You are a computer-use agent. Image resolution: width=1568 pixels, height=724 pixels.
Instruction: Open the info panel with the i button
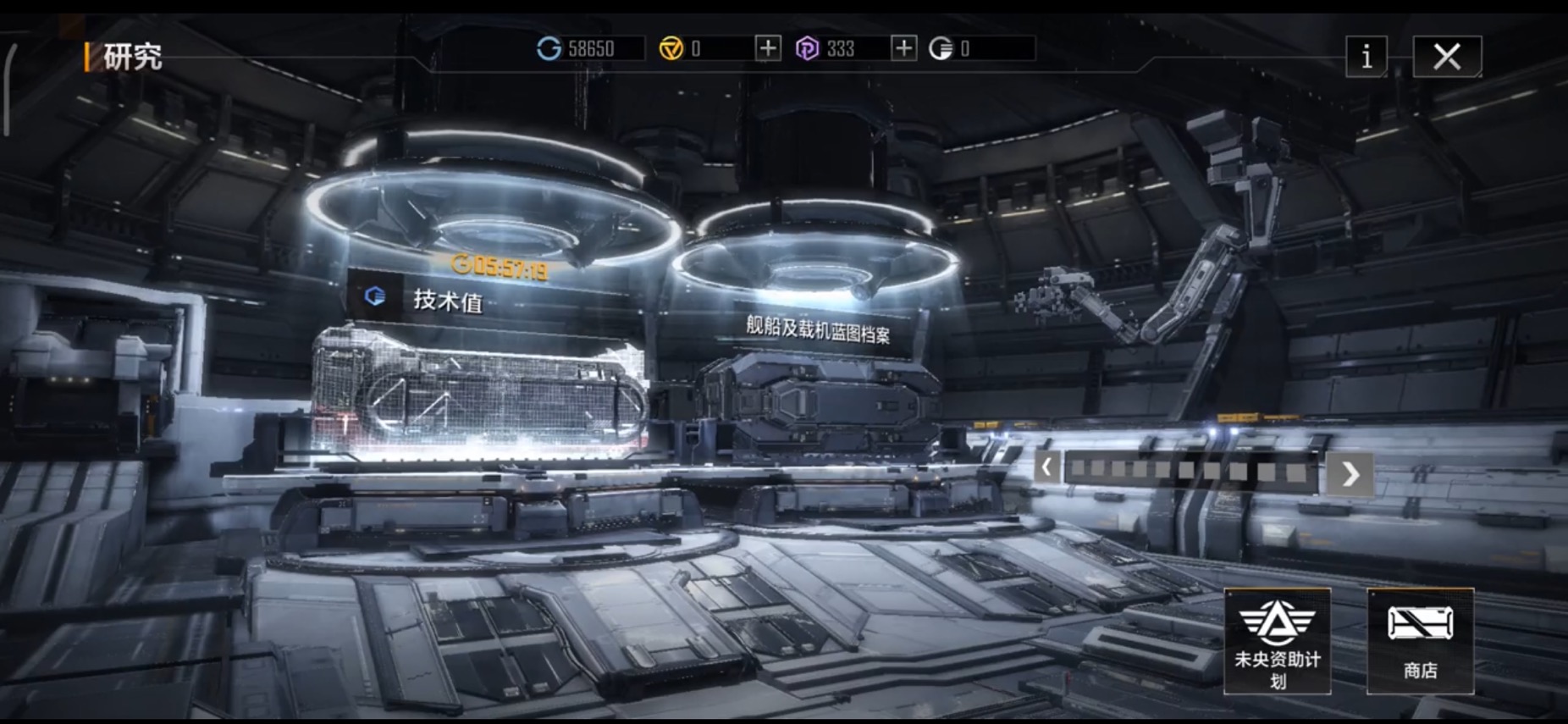(1366, 57)
